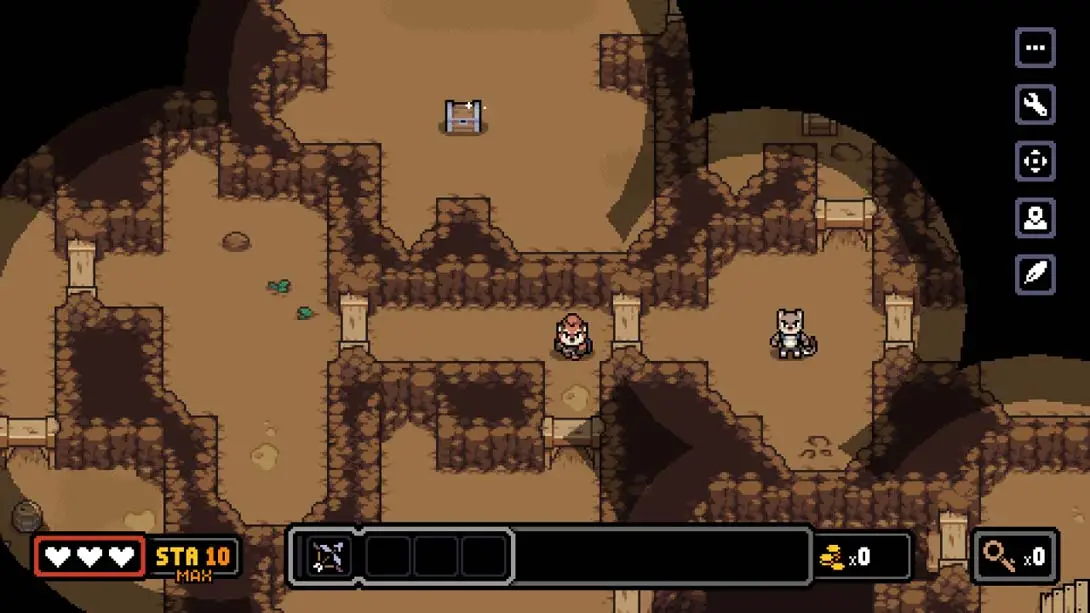Open the three-dots more options menu

(x=1035, y=48)
